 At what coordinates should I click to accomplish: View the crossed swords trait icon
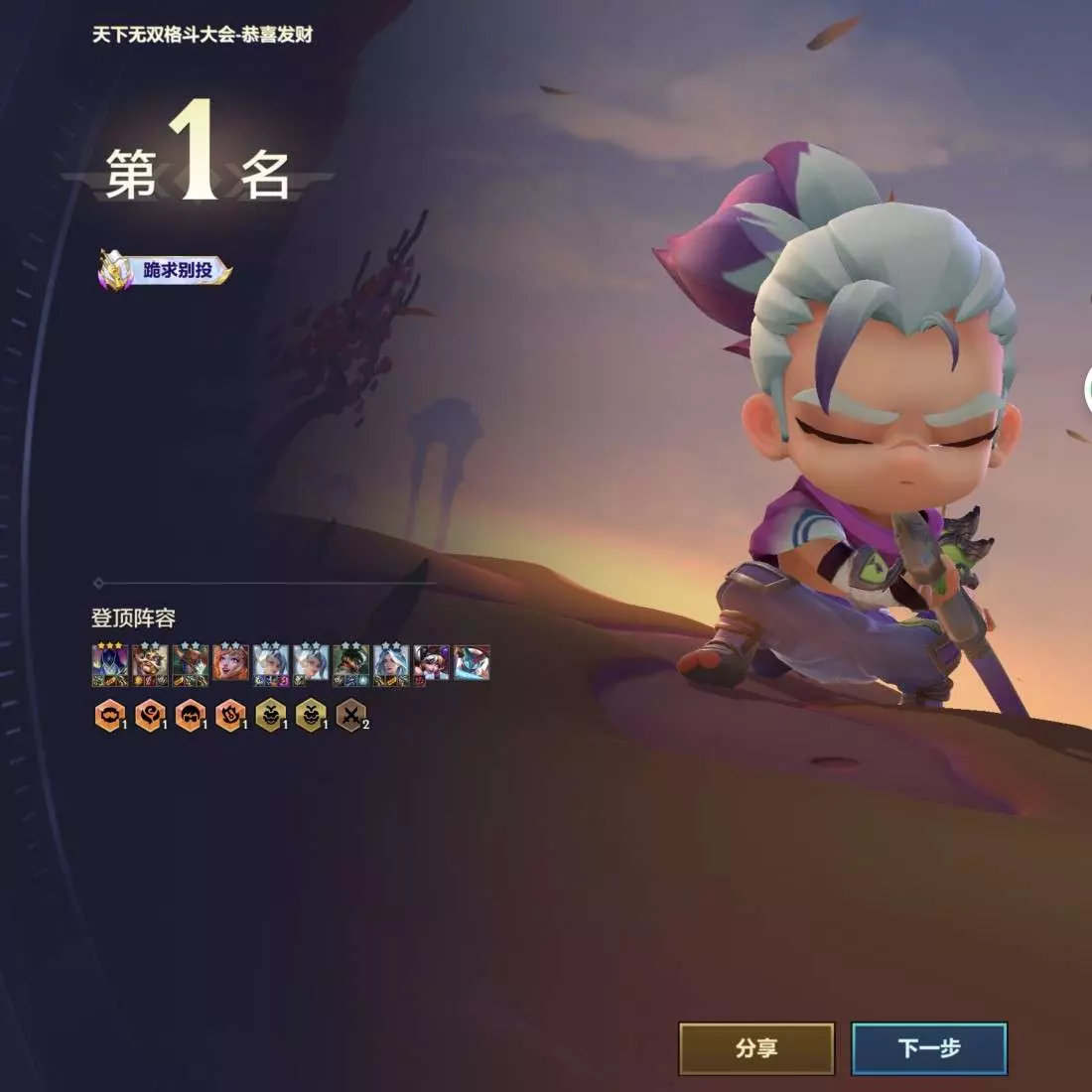click(x=350, y=715)
